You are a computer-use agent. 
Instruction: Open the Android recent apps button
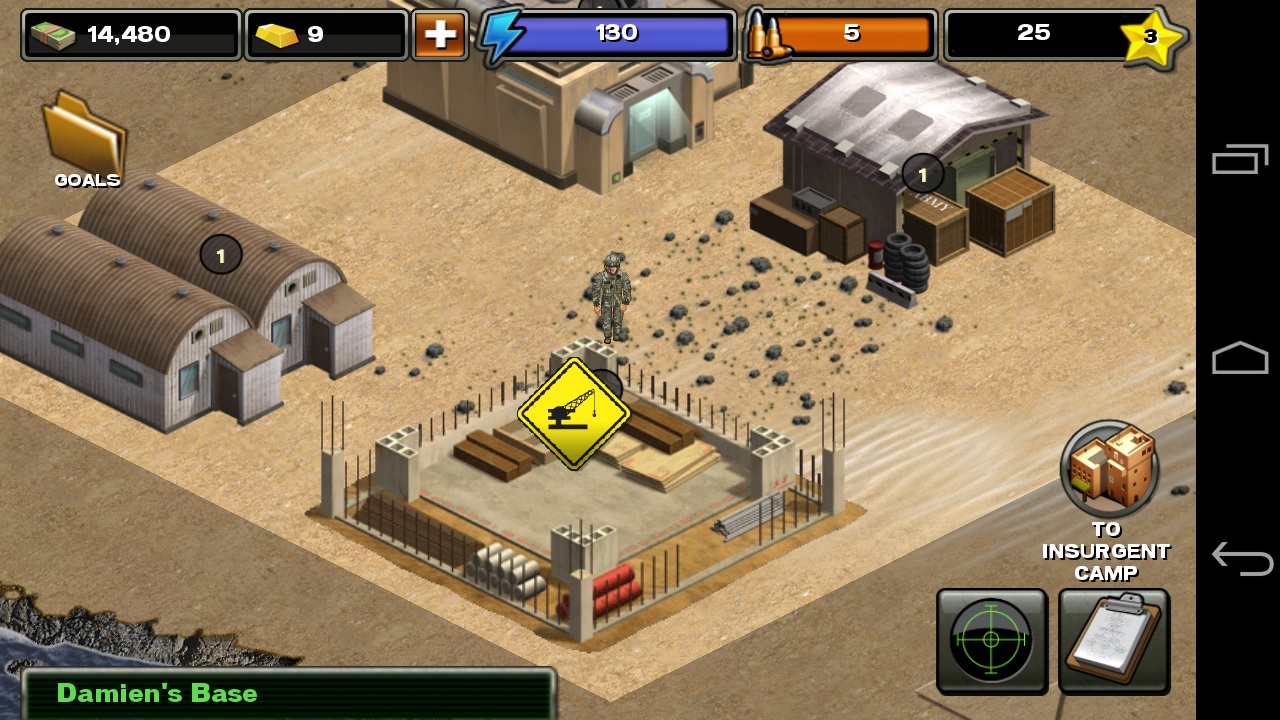coord(1240,160)
